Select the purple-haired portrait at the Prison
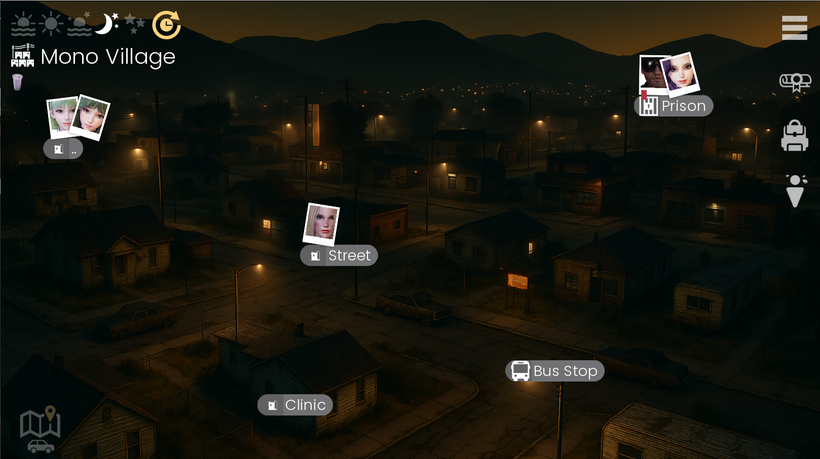The height and width of the screenshot is (459, 820). pyautogui.click(x=682, y=73)
